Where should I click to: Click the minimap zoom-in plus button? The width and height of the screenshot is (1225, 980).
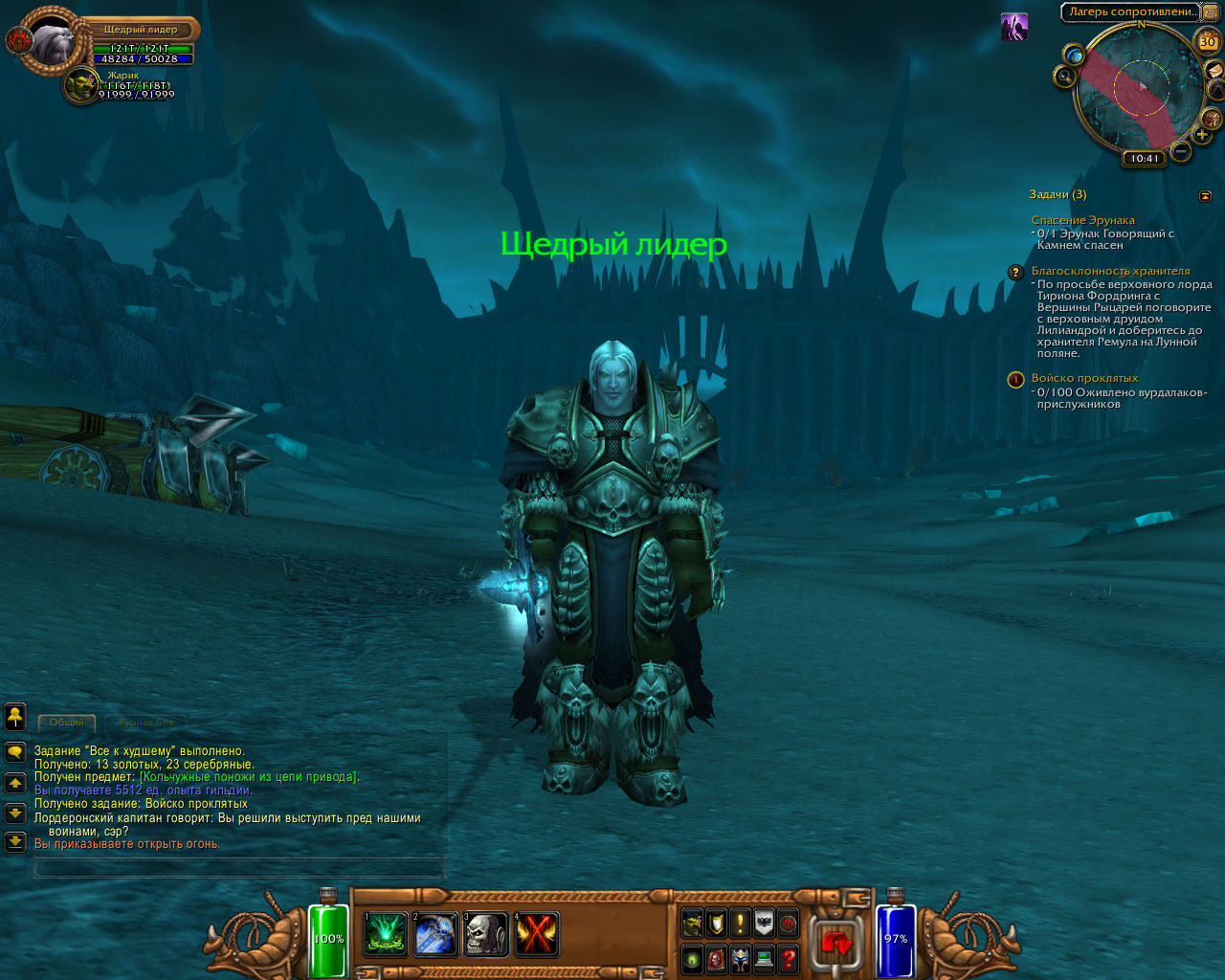tap(1202, 135)
